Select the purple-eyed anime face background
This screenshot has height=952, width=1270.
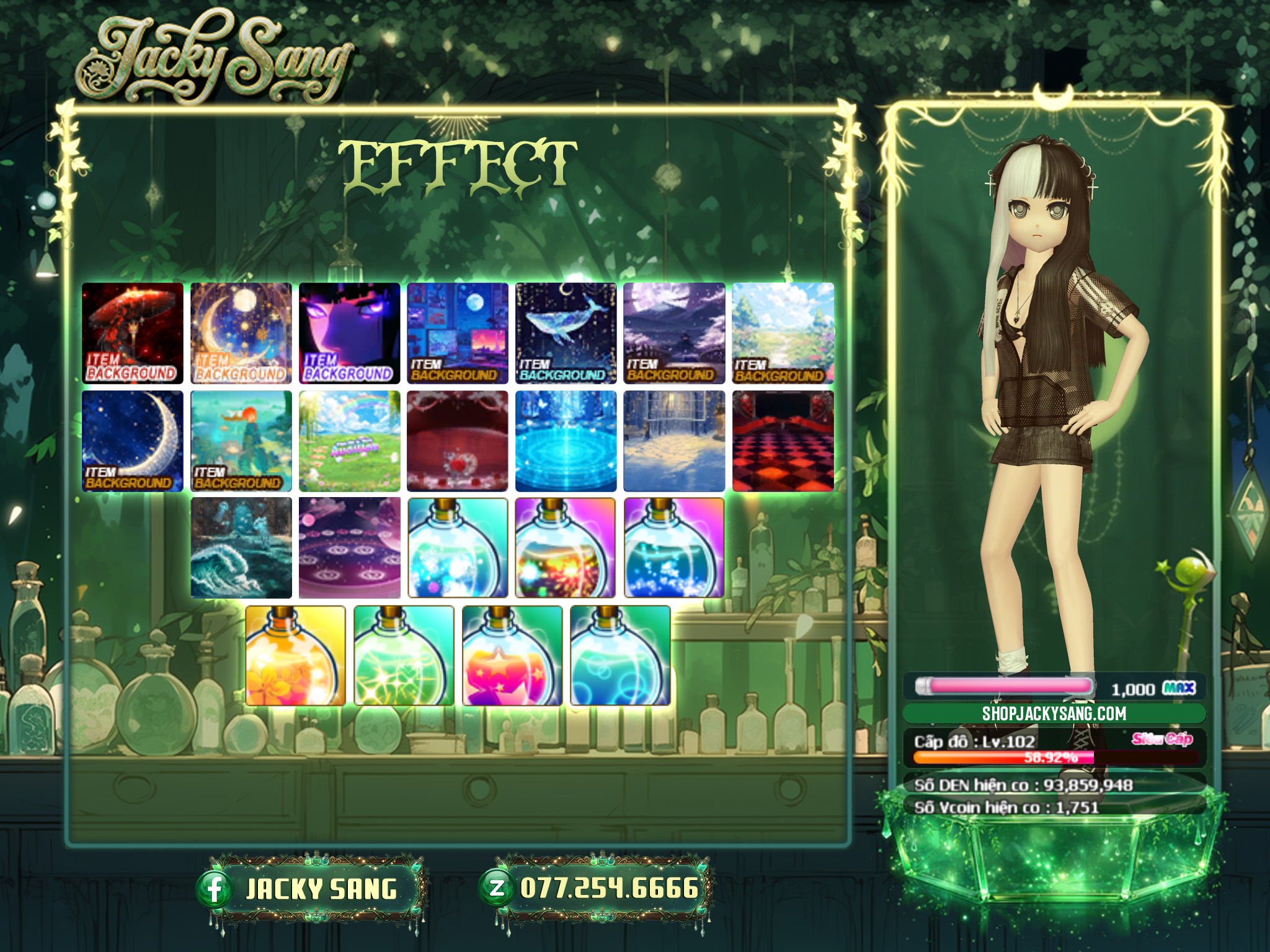(x=350, y=333)
